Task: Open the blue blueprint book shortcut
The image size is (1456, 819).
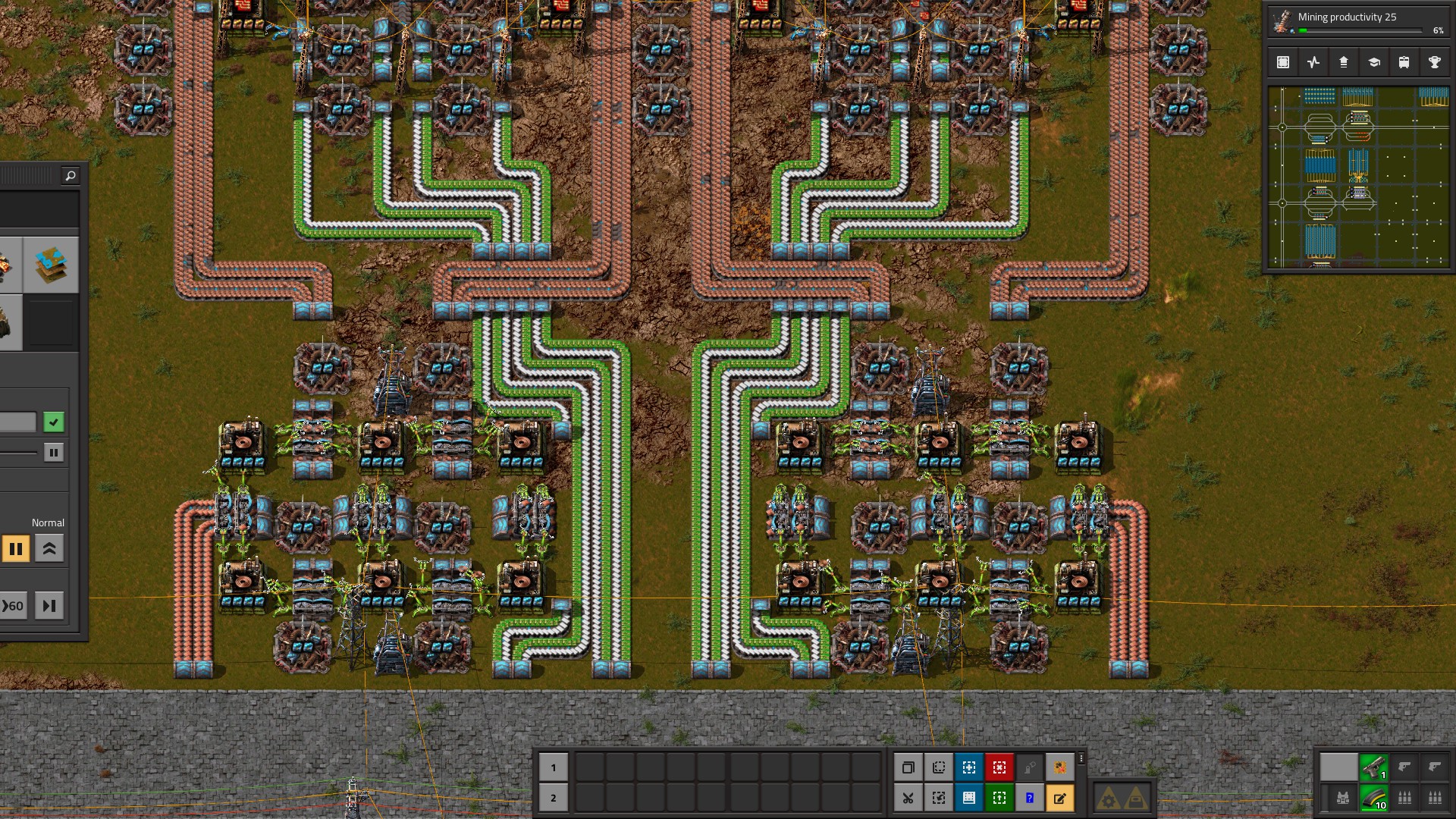Action: pyautogui.click(x=968, y=797)
